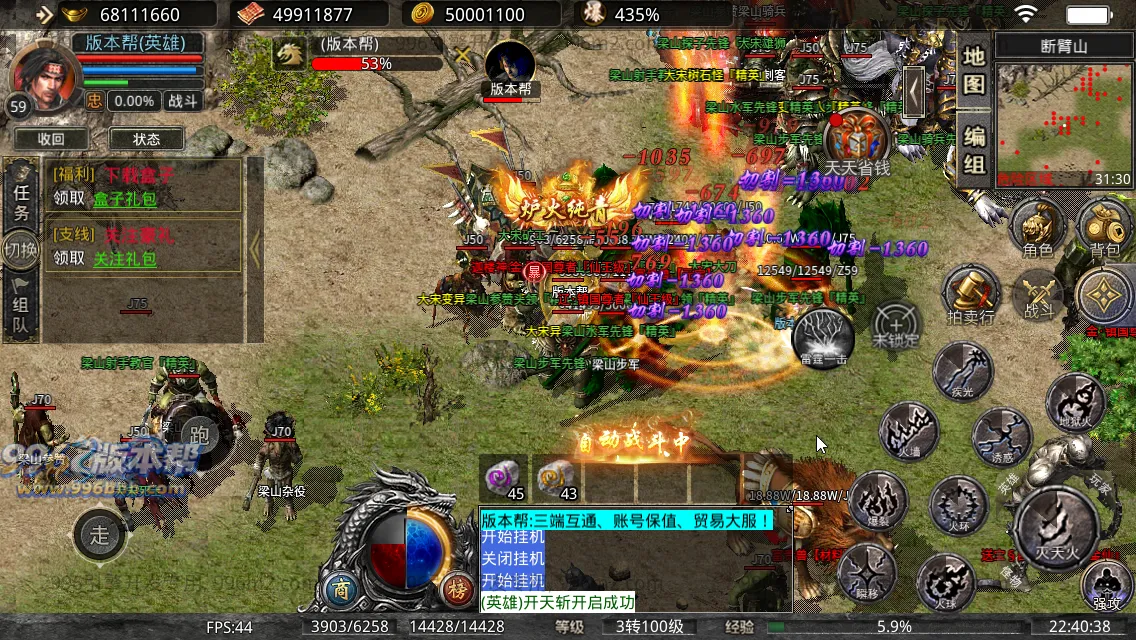This screenshot has height=640, width=1136.
Task: Open the 商 shop button
Action: 343,588
